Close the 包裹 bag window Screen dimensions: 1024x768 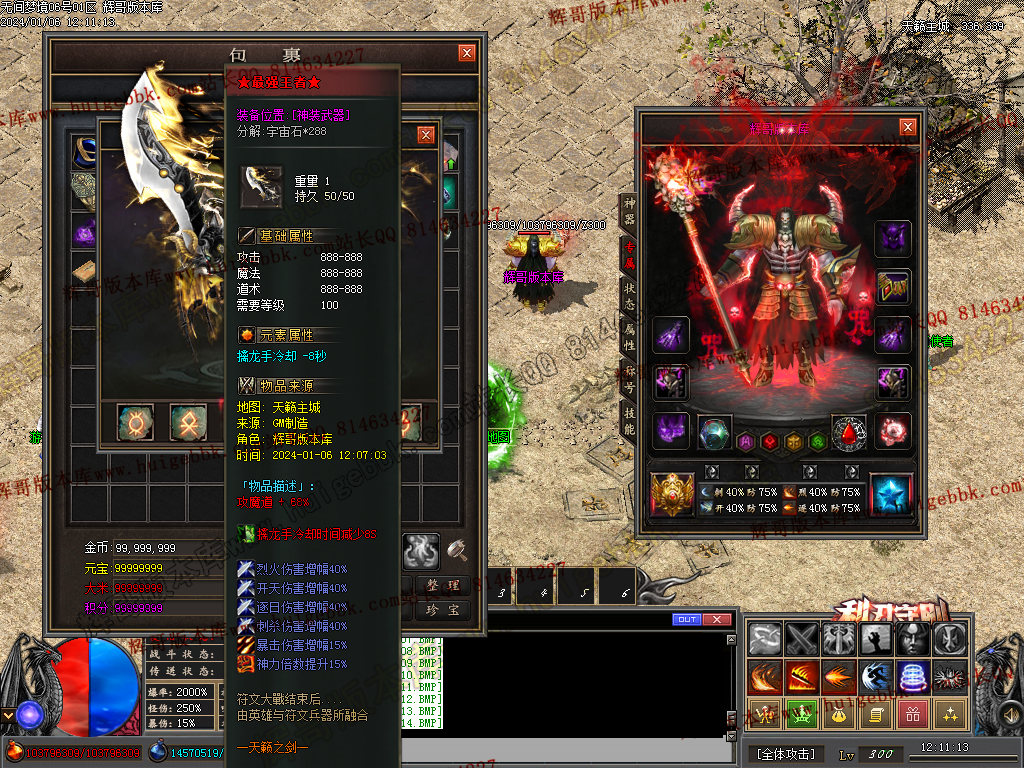coord(467,53)
